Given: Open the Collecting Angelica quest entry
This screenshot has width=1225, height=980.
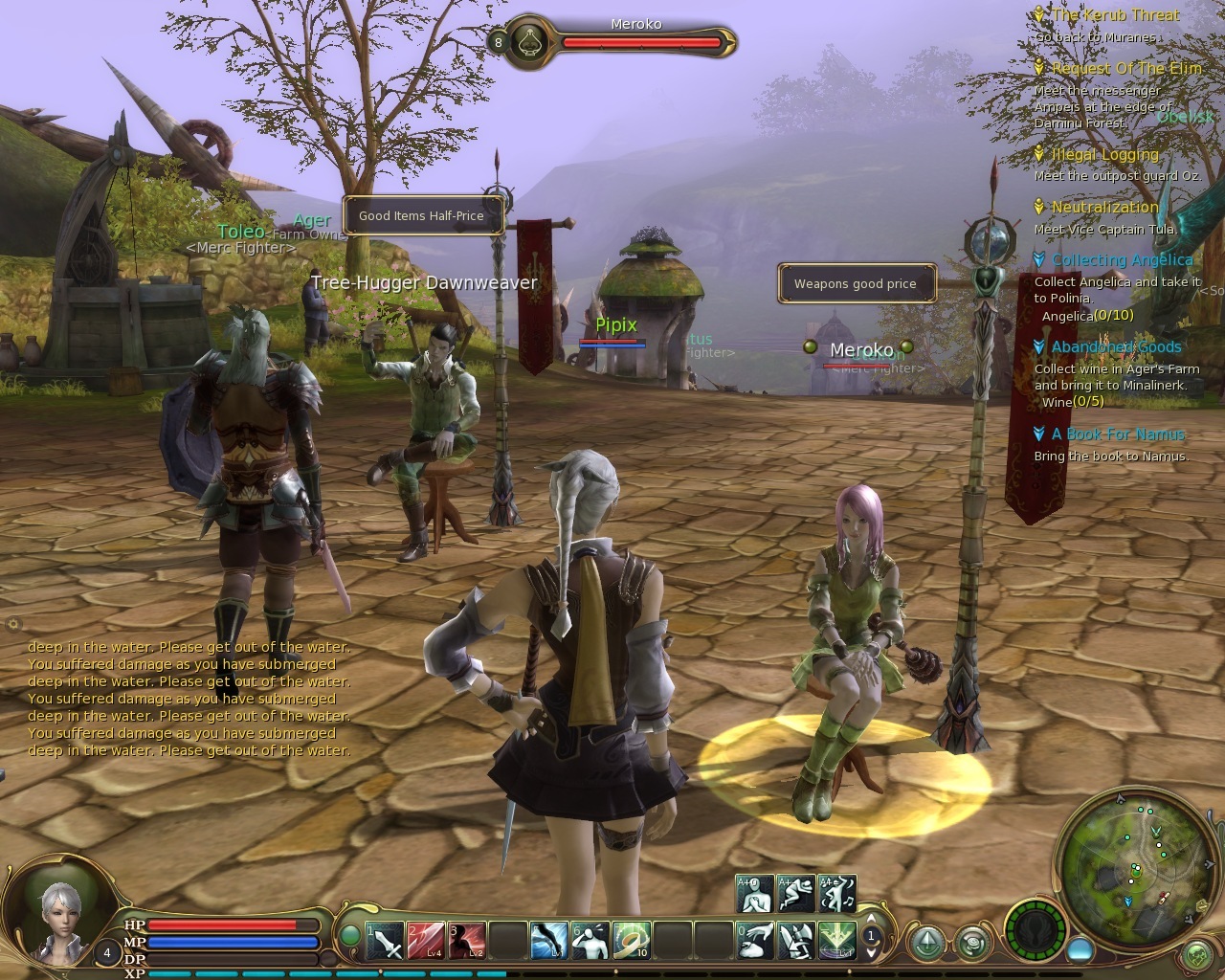Looking at the screenshot, I should click(x=1122, y=260).
